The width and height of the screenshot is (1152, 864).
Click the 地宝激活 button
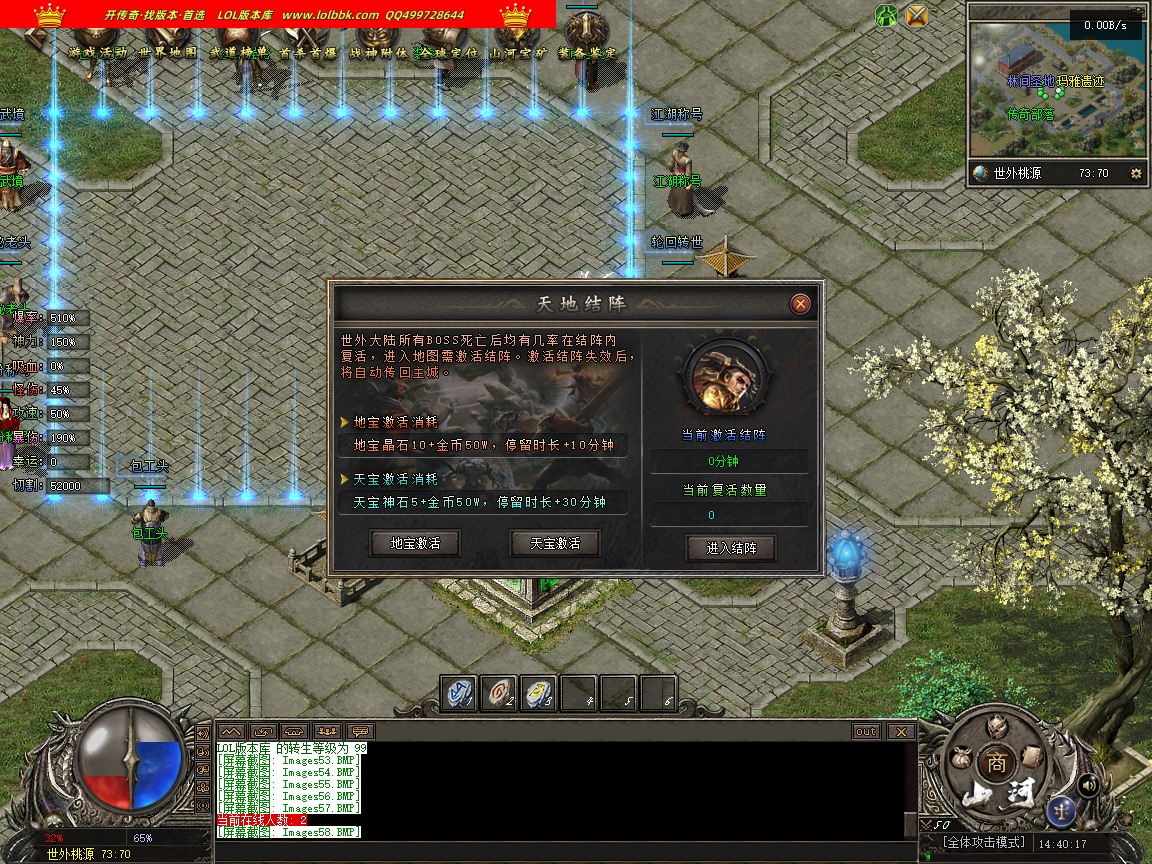coord(415,543)
